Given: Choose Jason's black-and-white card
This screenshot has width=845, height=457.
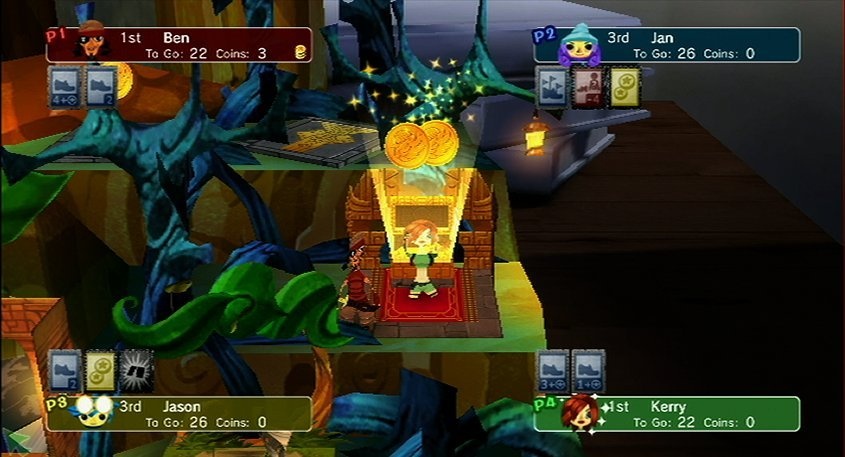Looking at the screenshot, I should 136,369.
